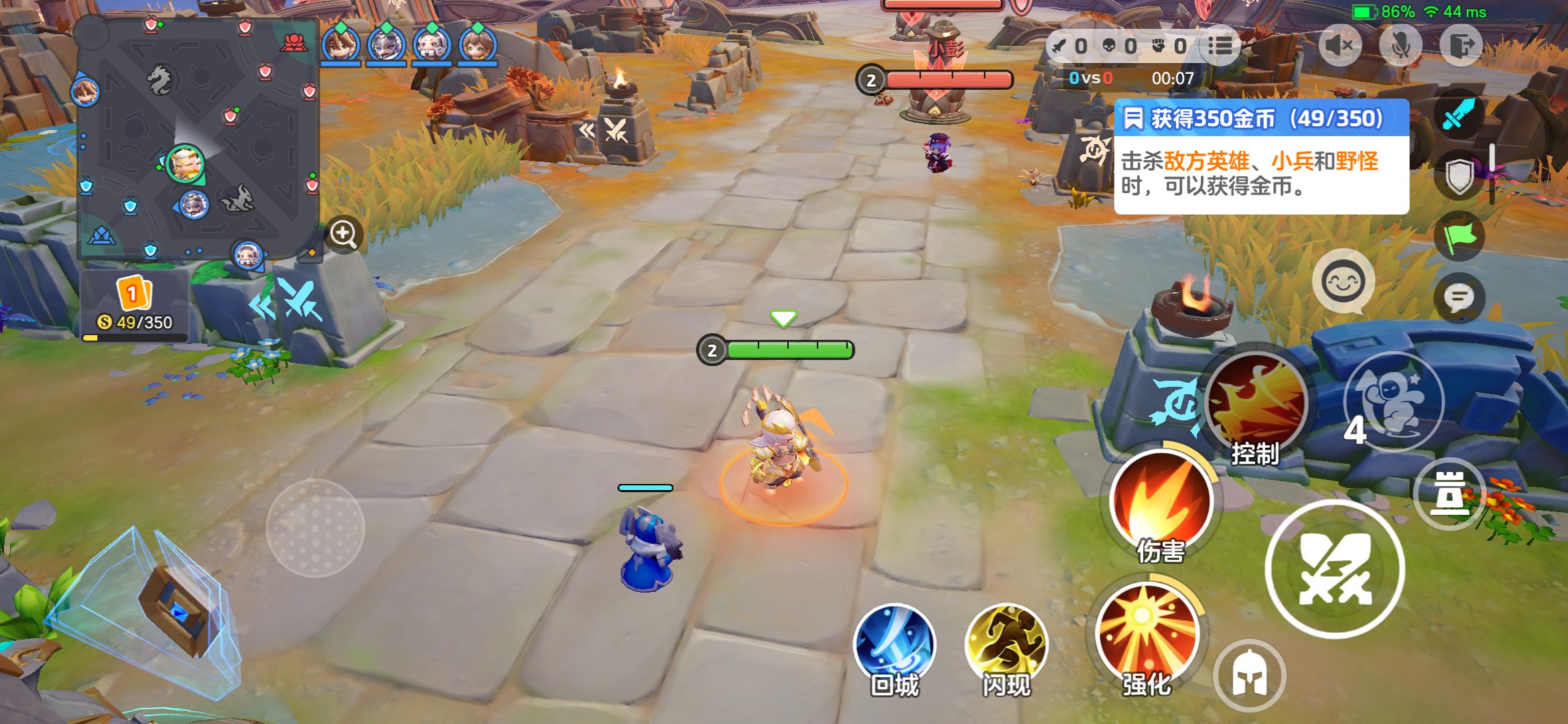Toggle the speaker mute button
Viewport: 1568px width, 724px height.
click(1340, 46)
